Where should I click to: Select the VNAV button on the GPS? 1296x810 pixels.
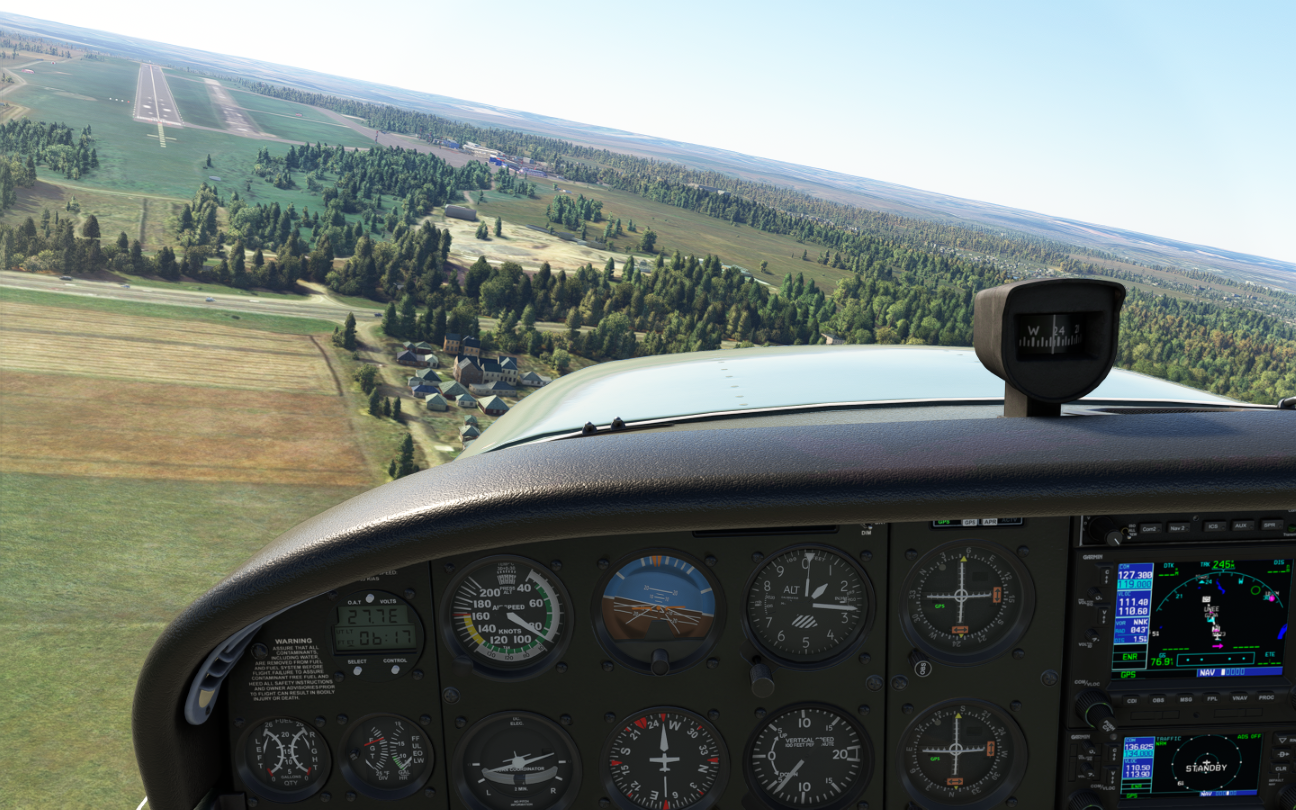pyautogui.click(x=1240, y=698)
